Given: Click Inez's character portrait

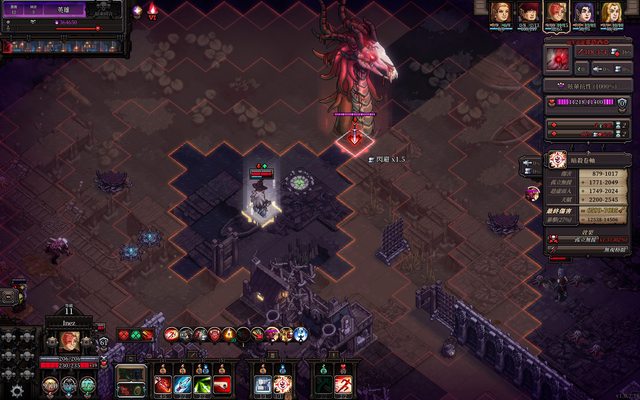Looking at the screenshot, I should 70,341.
